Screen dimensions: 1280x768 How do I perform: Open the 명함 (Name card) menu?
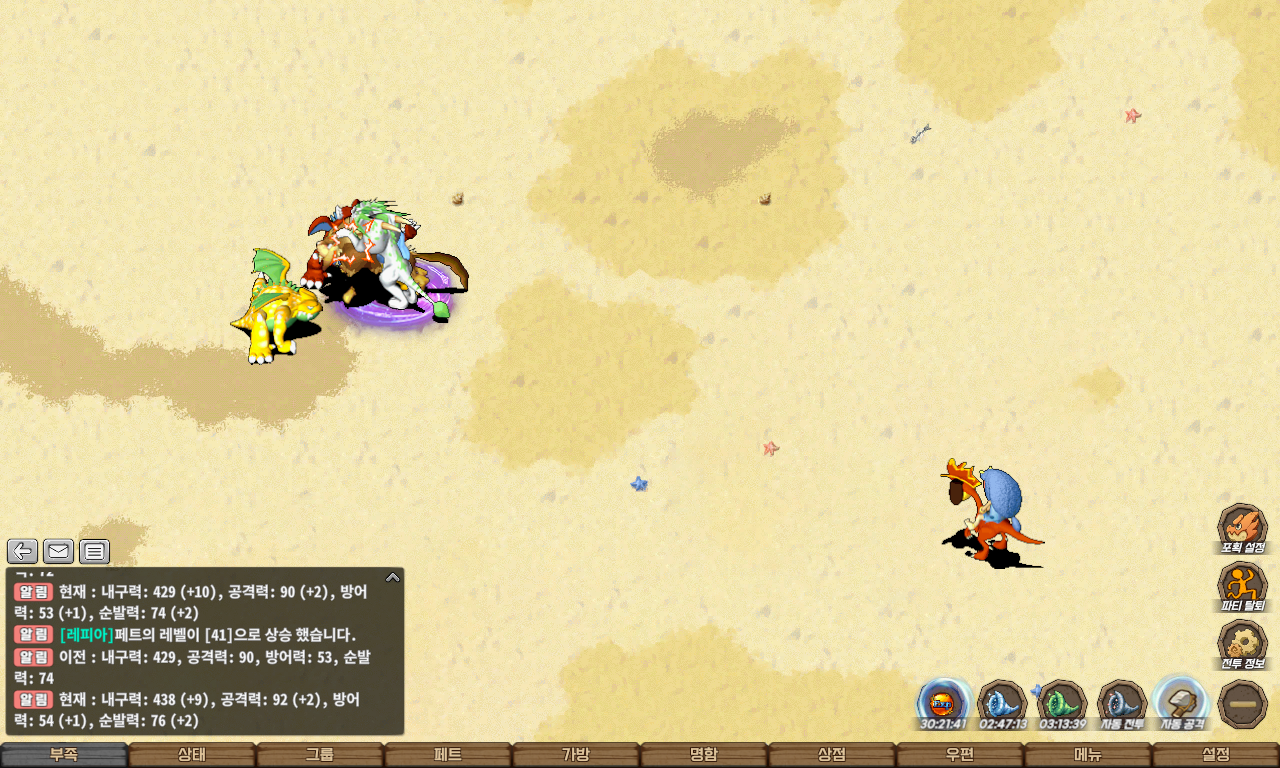[704, 755]
